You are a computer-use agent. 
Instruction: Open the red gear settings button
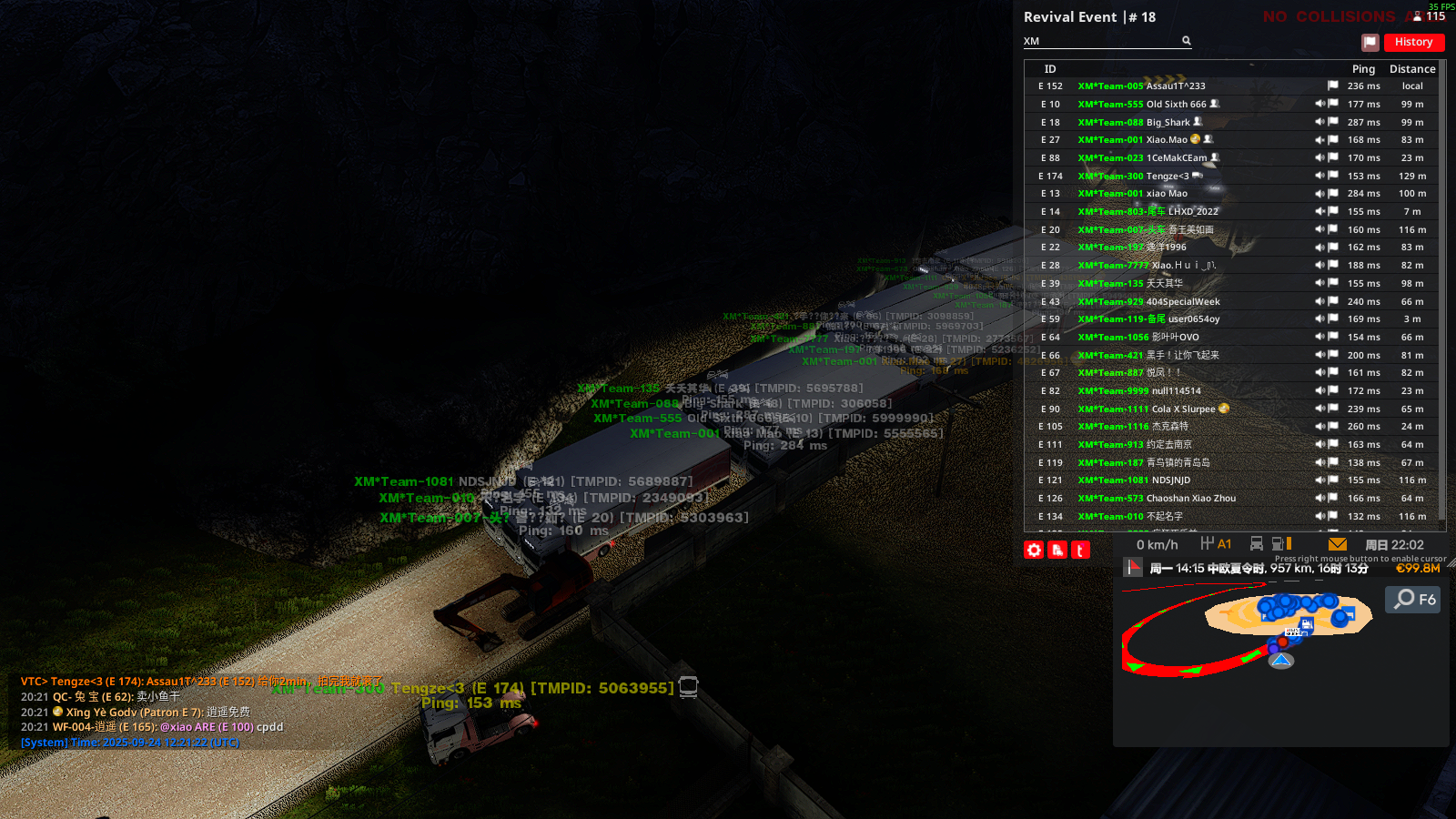pyautogui.click(x=1034, y=550)
